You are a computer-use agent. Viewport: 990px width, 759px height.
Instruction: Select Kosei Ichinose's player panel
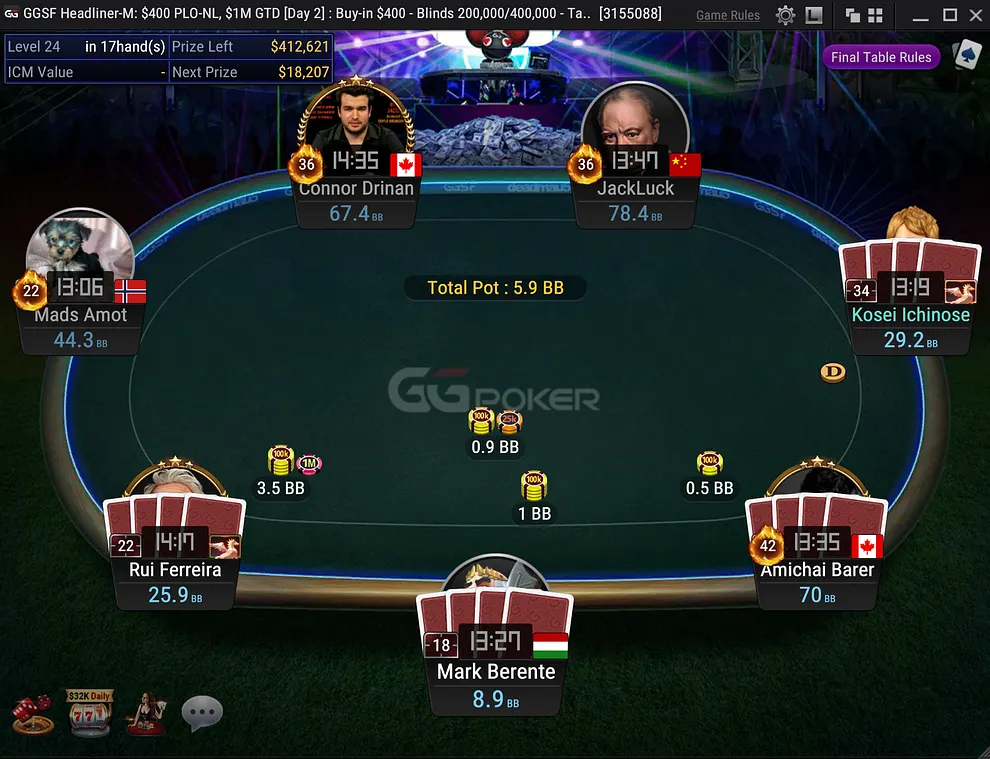click(x=910, y=327)
